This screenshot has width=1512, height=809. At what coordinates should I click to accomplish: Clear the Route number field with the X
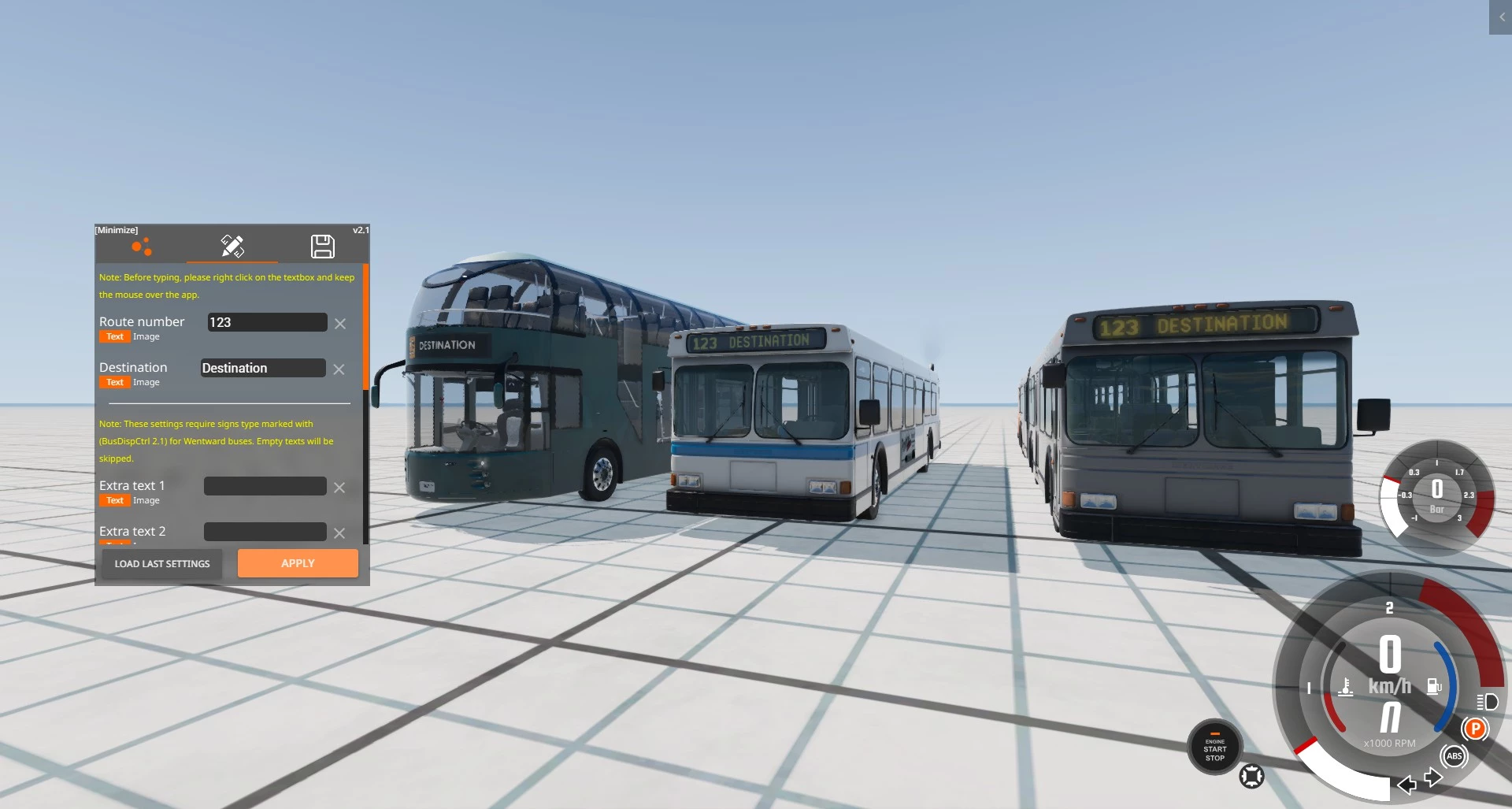[x=340, y=323]
